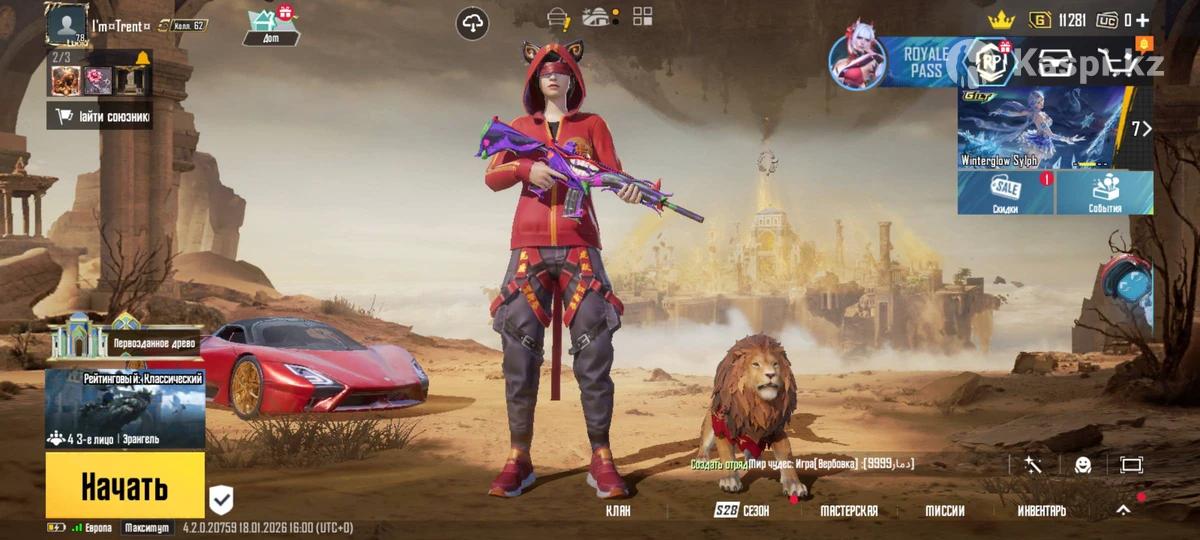The width and height of the screenshot is (1200, 540).
Task: Open the cloud download icon
Action: 472,23
